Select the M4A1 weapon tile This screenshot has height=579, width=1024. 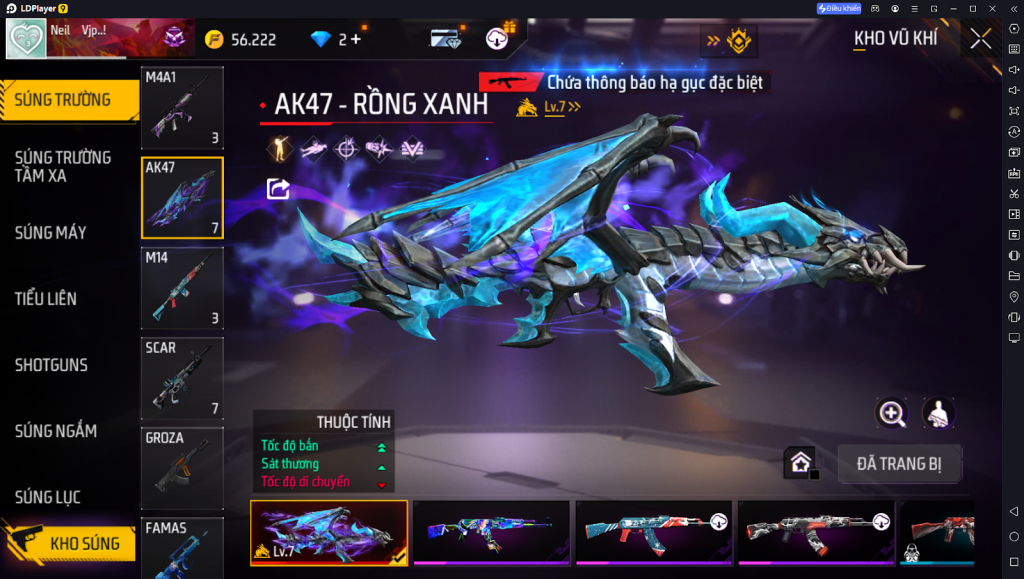tap(182, 107)
